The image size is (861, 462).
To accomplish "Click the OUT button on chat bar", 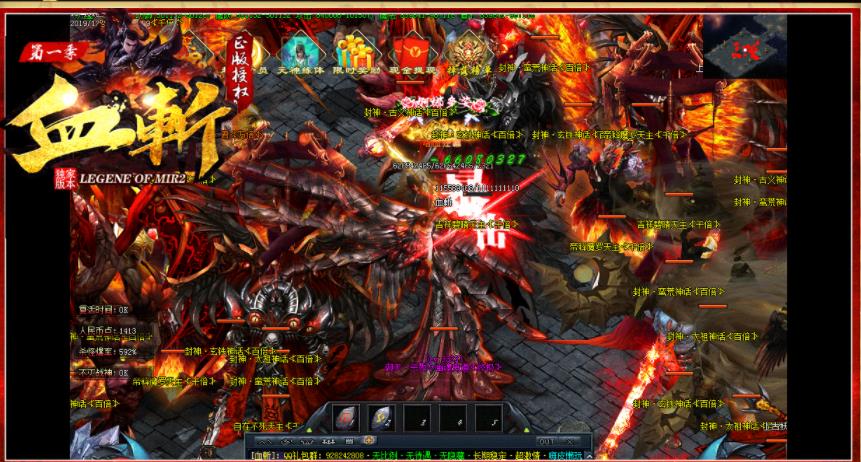I will coord(547,441).
